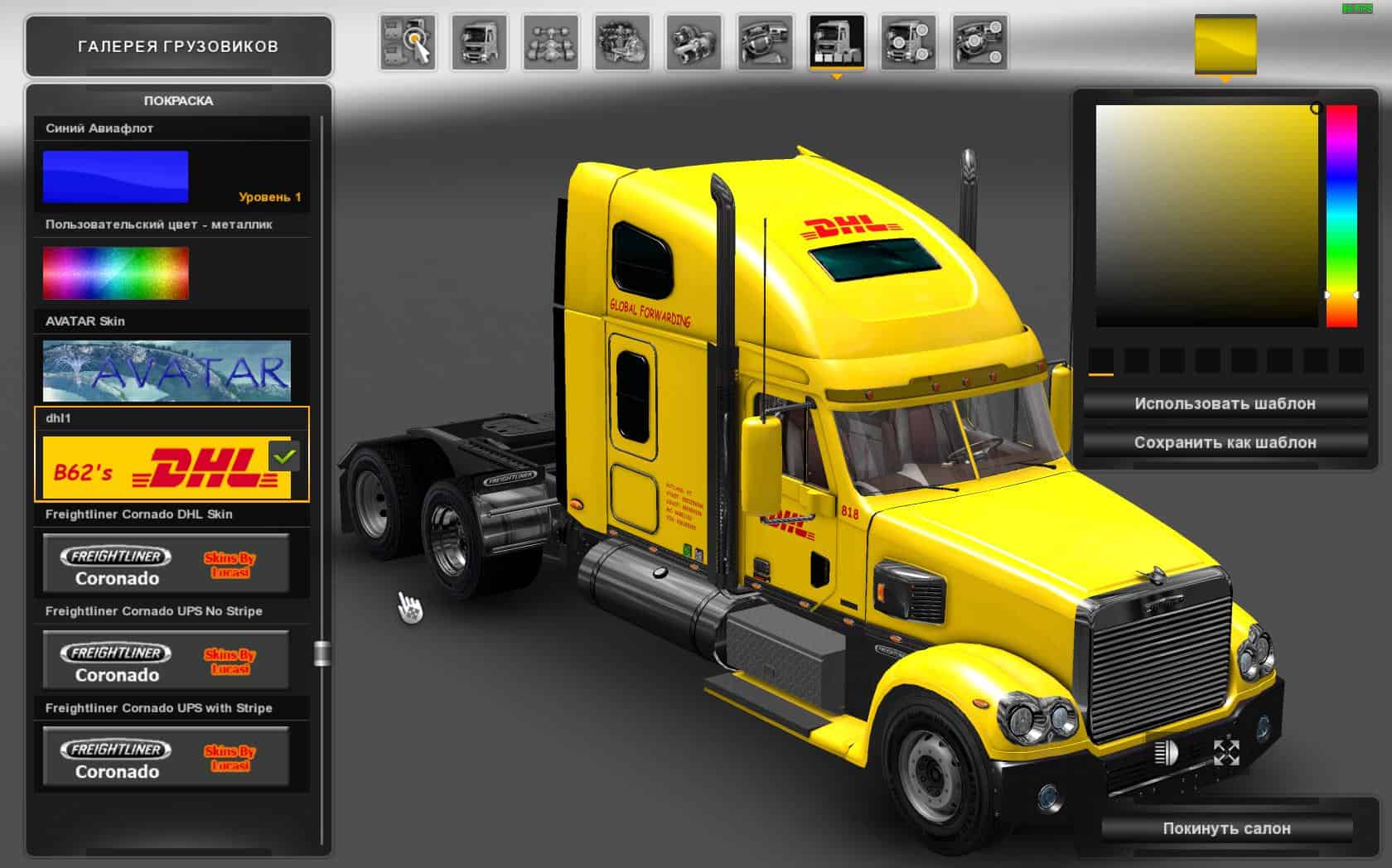Open the cursor-and-target part picker tab
Viewport: 1392px width, 868px height.
point(408,41)
